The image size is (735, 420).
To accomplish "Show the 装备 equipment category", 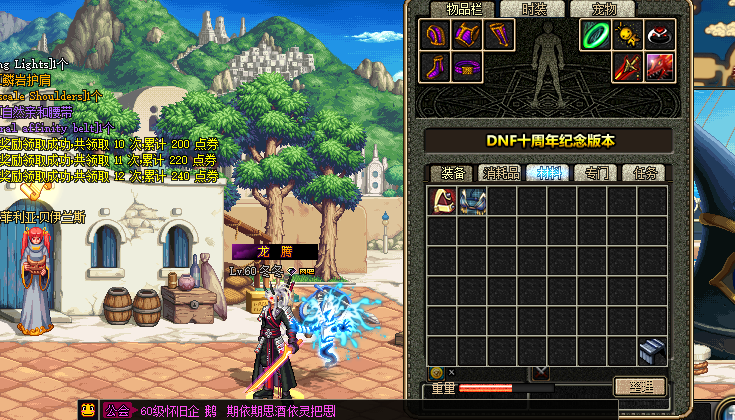I will (452, 173).
